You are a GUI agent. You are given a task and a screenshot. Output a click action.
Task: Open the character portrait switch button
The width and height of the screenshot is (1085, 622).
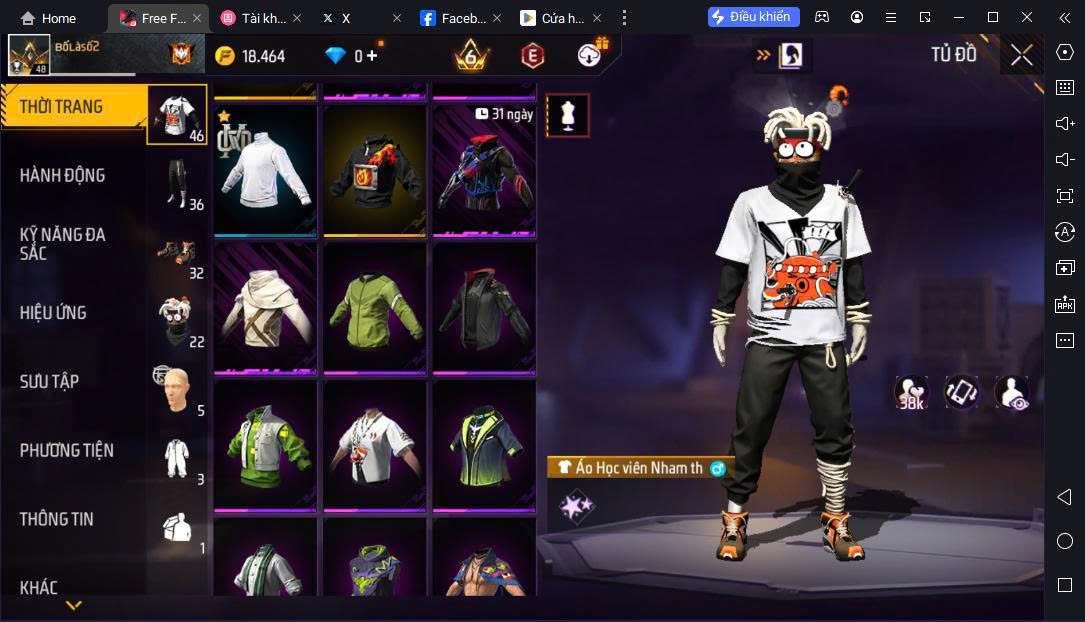pos(791,55)
